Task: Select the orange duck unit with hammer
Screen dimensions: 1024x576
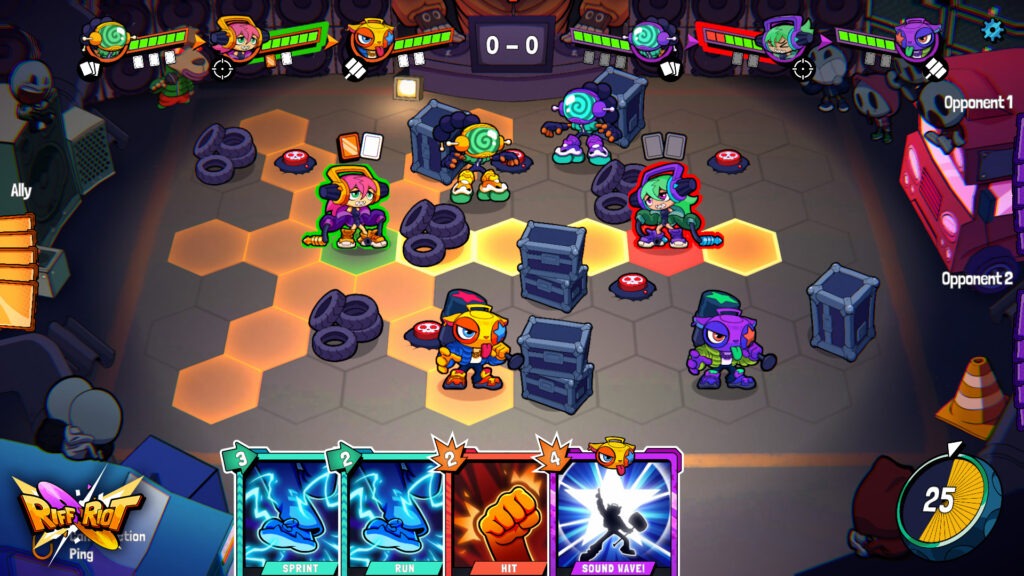Action: click(468, 338)
